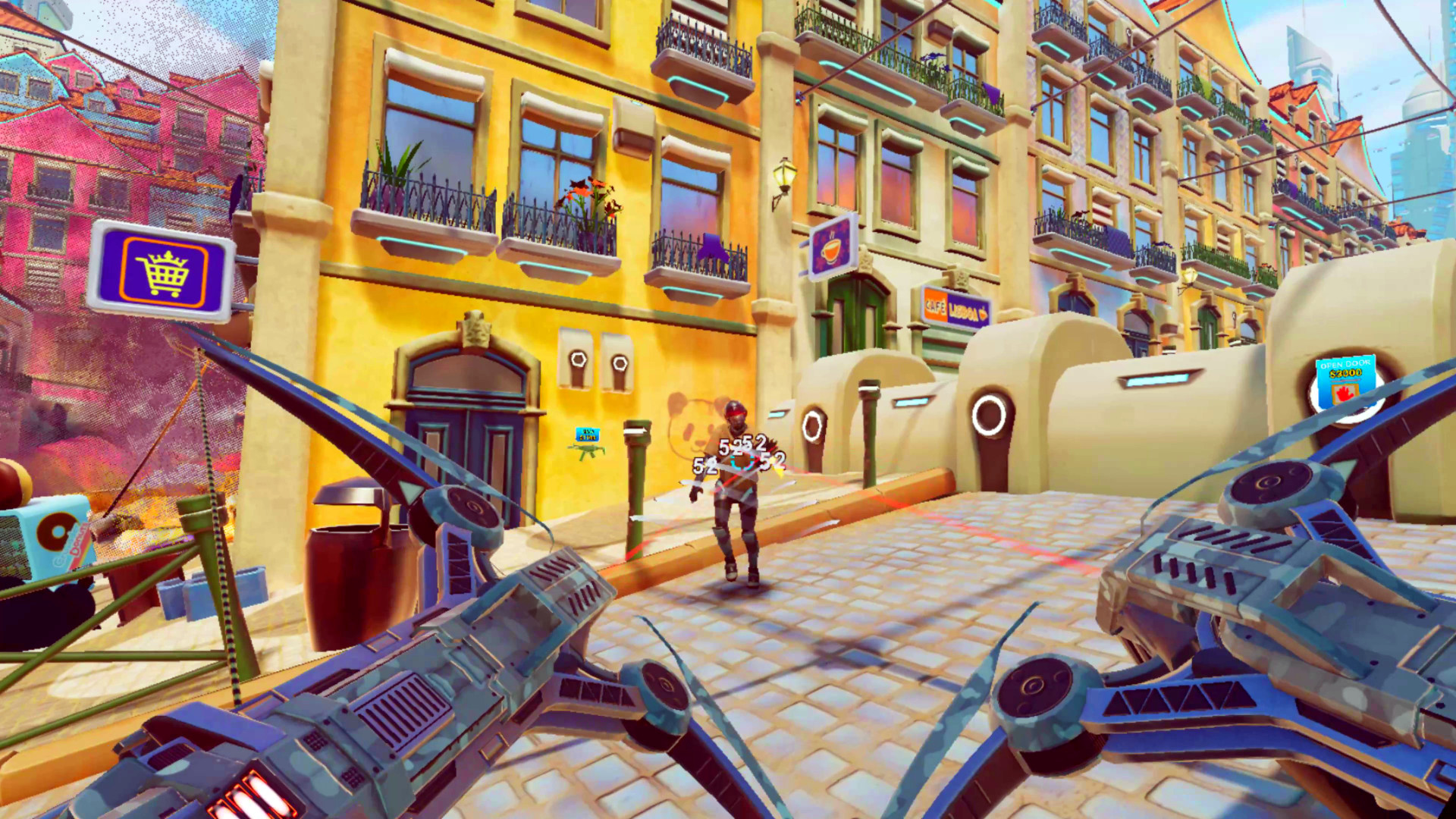This screenshot has width=1456, height=819.
Task: Click the weapon price tag above SMG
Action: (x=586, y=435)
